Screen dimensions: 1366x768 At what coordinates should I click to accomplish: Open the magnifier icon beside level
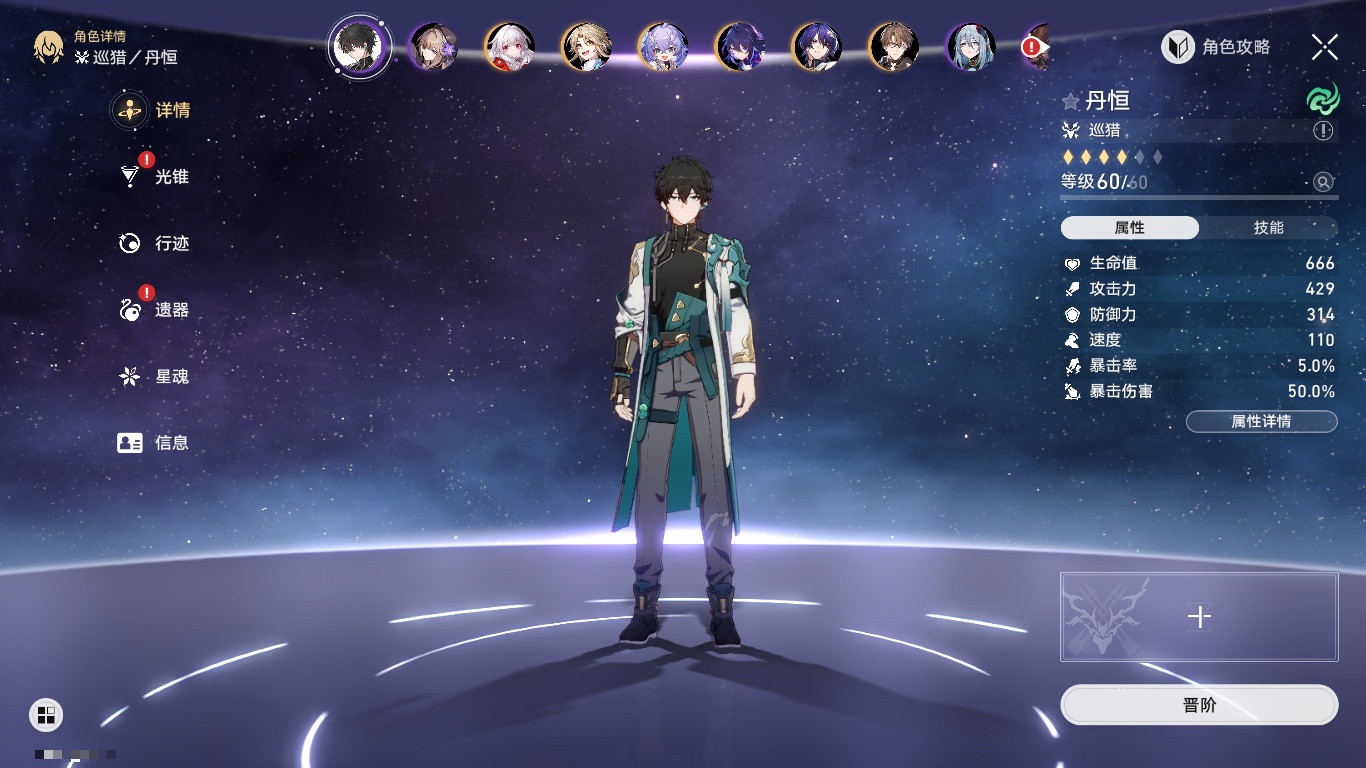[1323, 182]
